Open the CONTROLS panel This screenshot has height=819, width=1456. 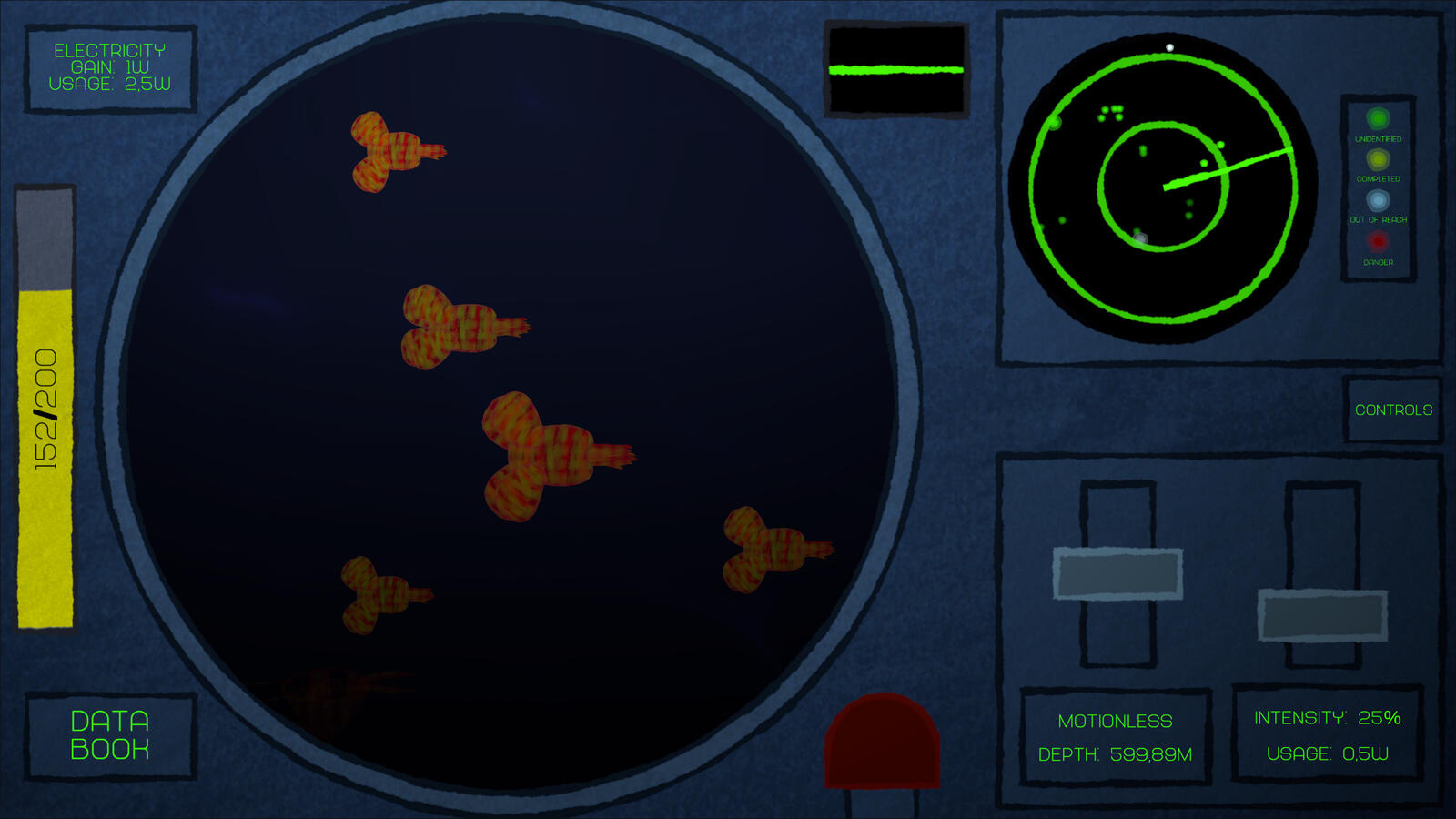click(1392, 410)
